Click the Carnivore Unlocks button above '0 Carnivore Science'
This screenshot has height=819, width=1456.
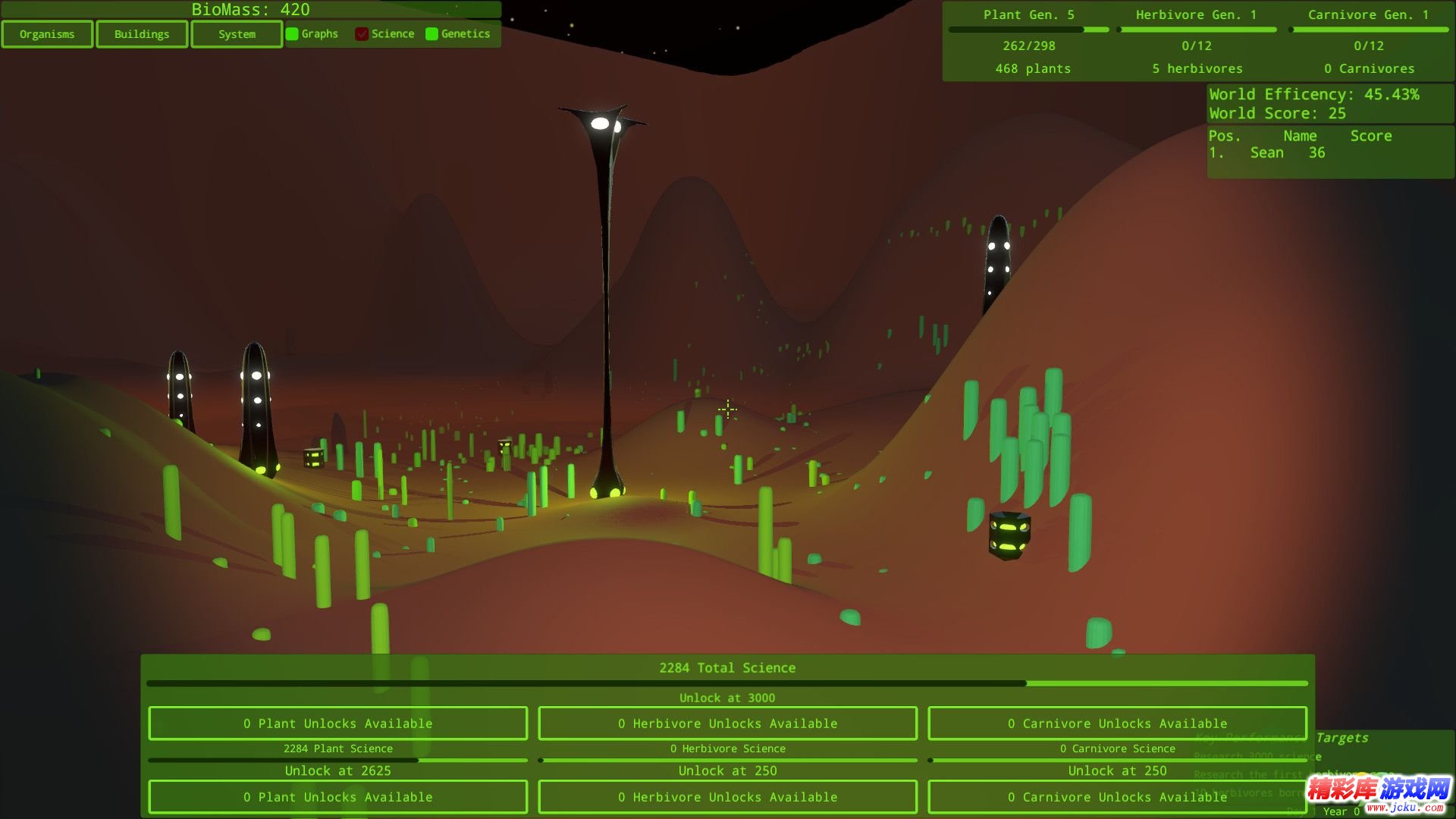(x=1117, y=723)
